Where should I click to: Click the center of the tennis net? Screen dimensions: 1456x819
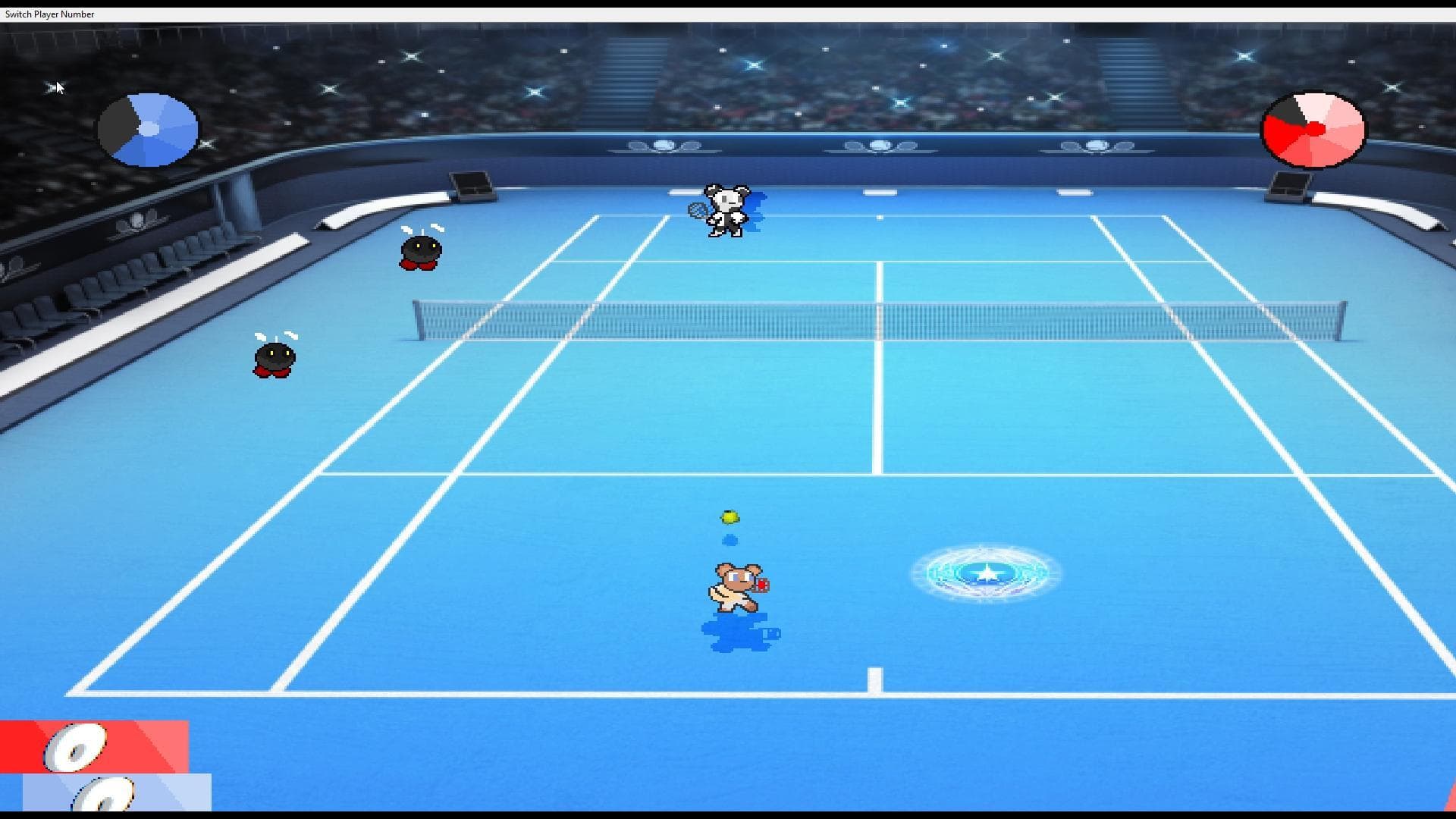[x=880, y=318]
